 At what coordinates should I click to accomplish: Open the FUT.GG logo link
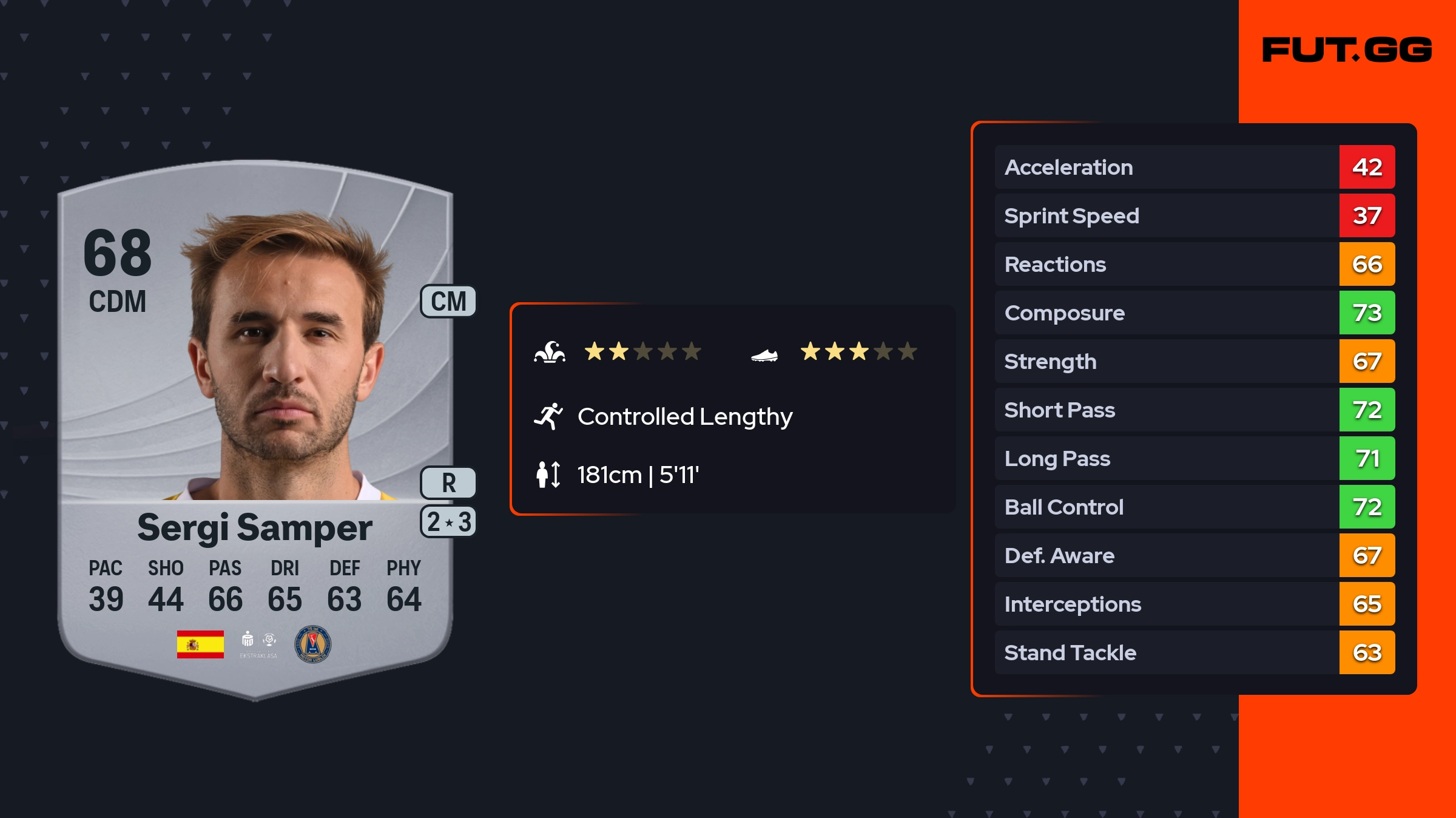(x=1347, y=50)
